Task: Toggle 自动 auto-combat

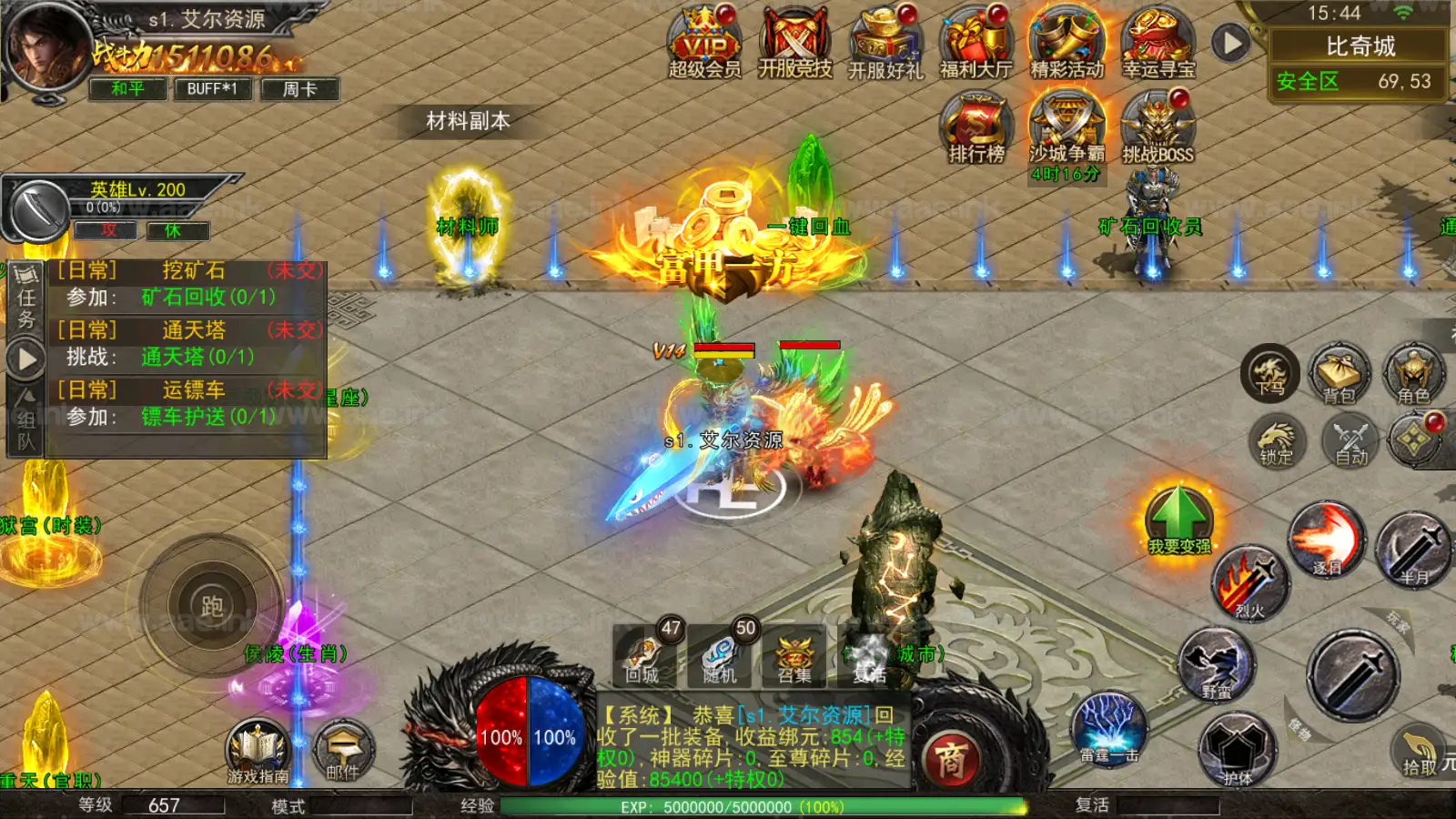Action: click(x=1351, y=441)
